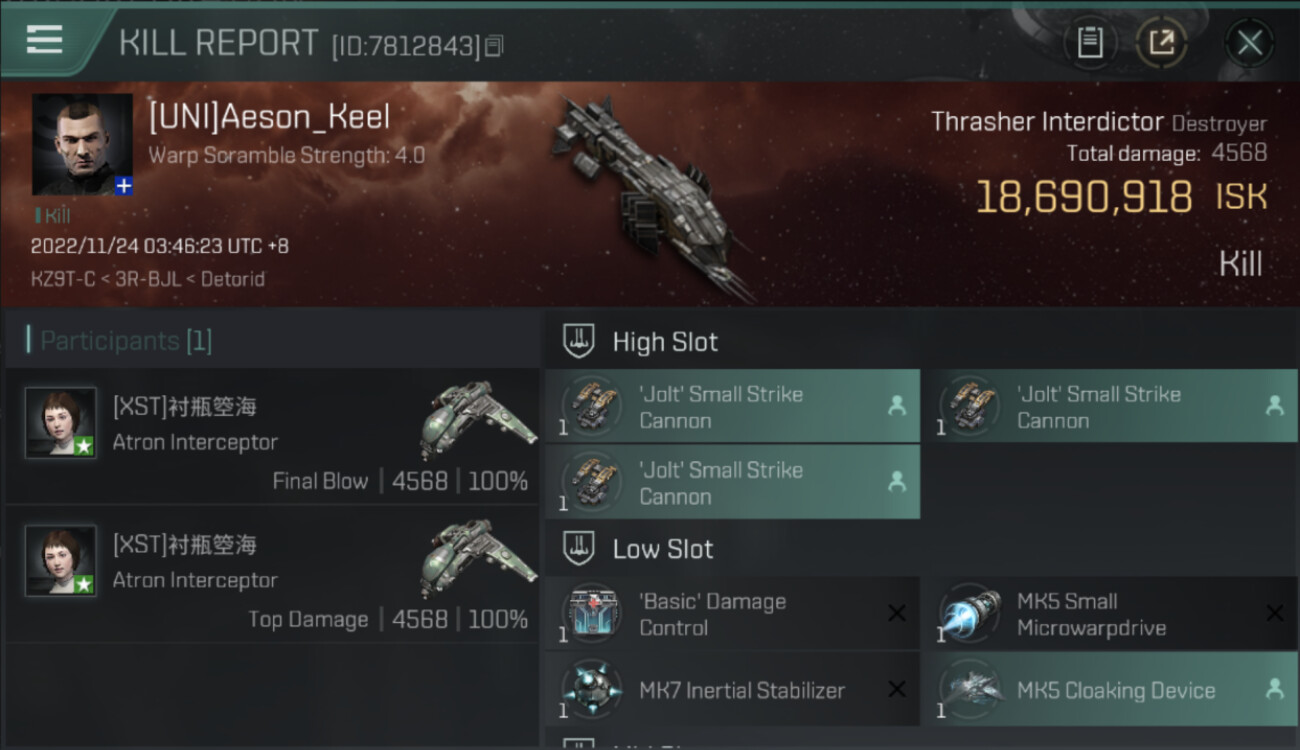Share the kill report externally
Viewport: 1300px width, 750px height.
click(x=1161, y=42)
